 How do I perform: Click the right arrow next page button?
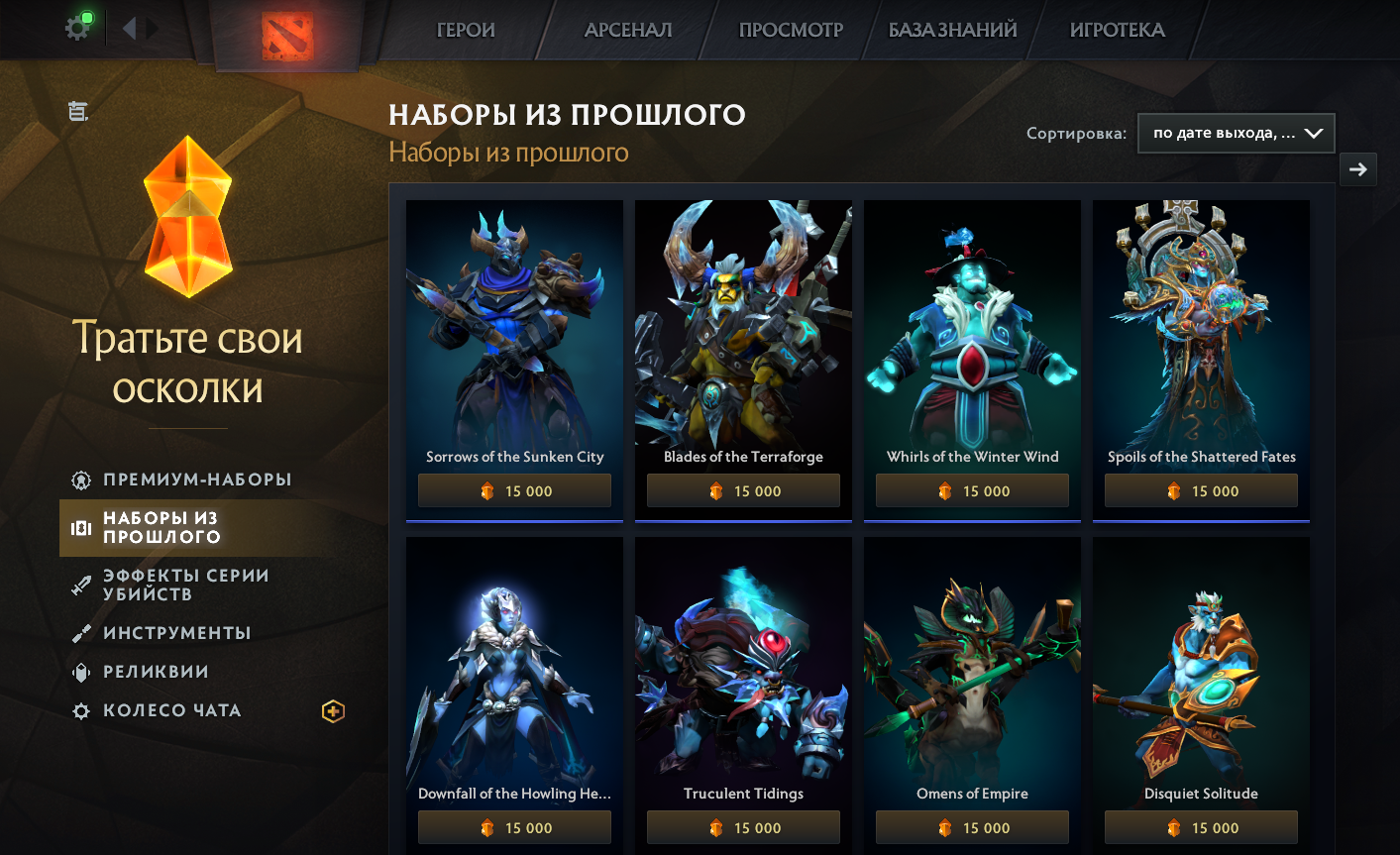pos(1357,169)
